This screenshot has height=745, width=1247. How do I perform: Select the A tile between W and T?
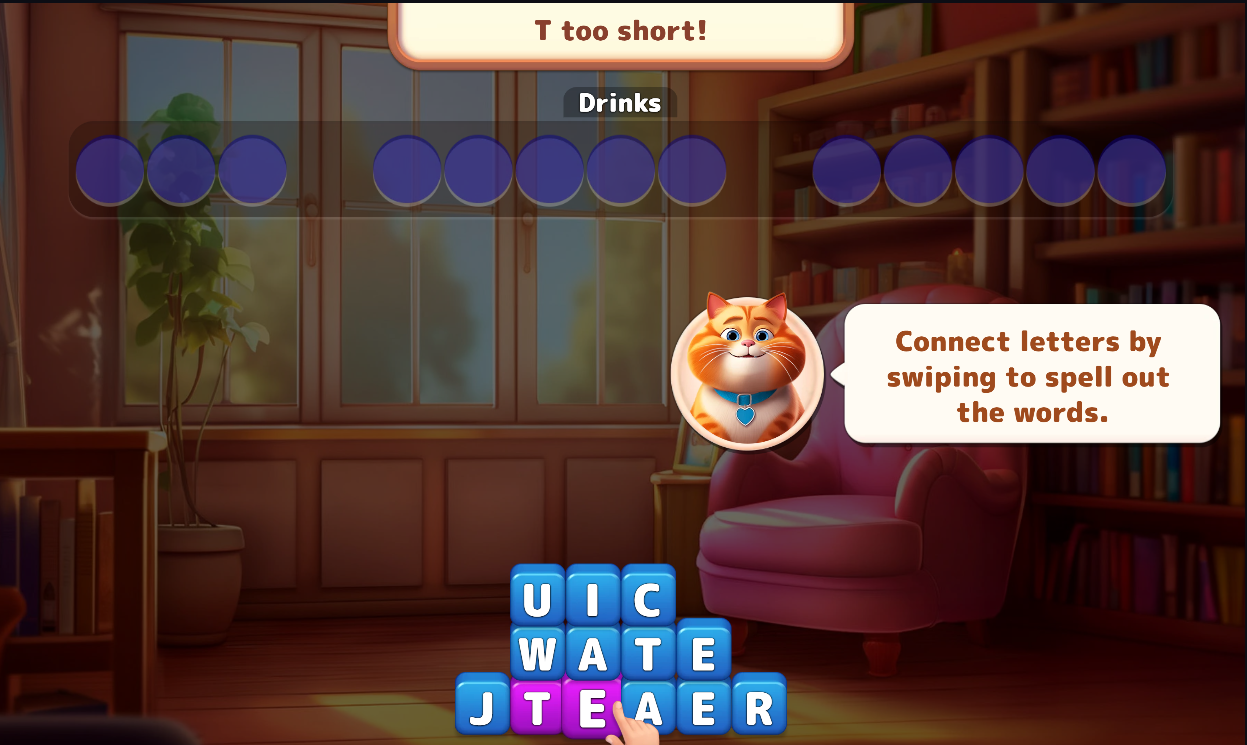(x=593, y=654)
